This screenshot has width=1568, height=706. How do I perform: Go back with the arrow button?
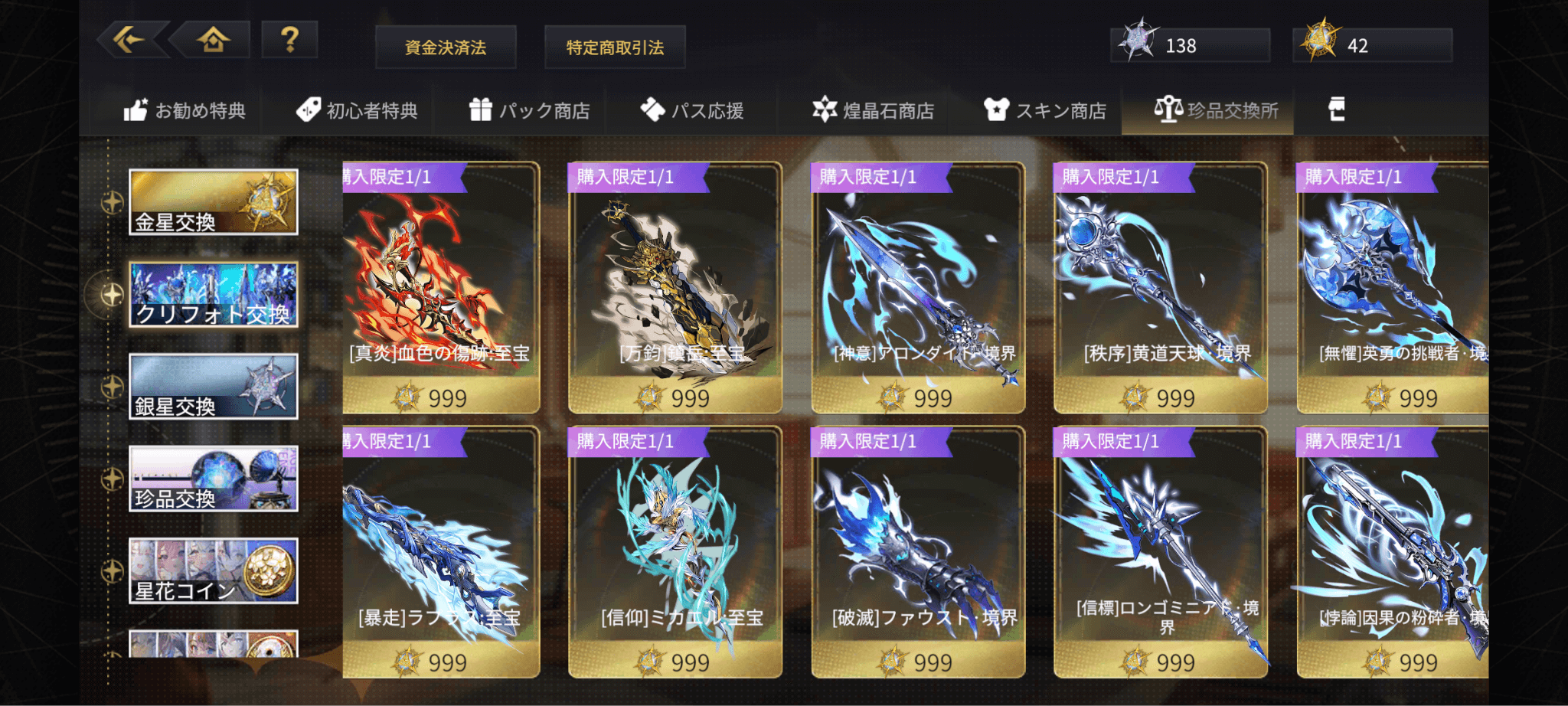point(129,39)
